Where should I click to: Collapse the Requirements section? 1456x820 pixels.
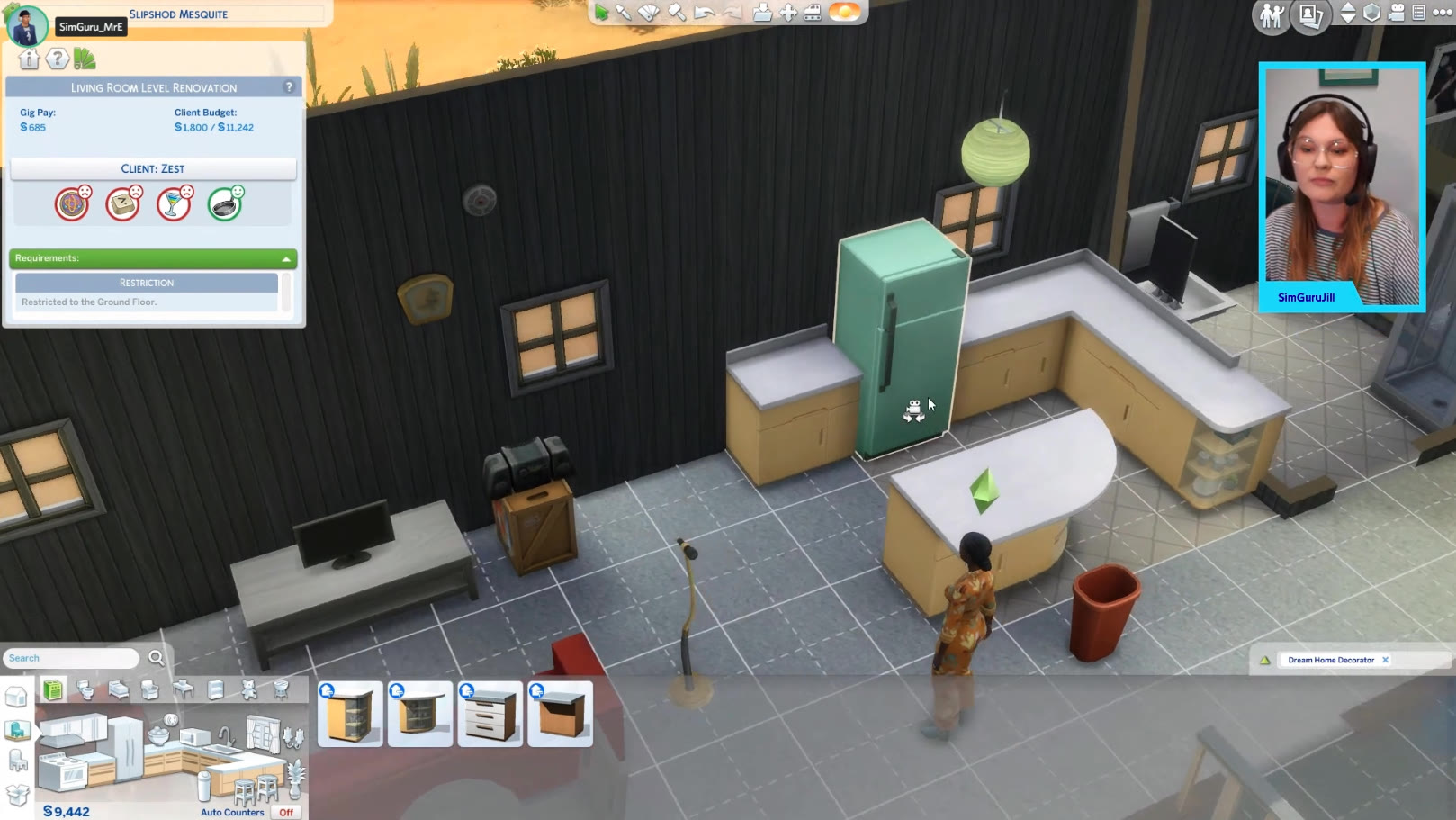tap(286, 259)
